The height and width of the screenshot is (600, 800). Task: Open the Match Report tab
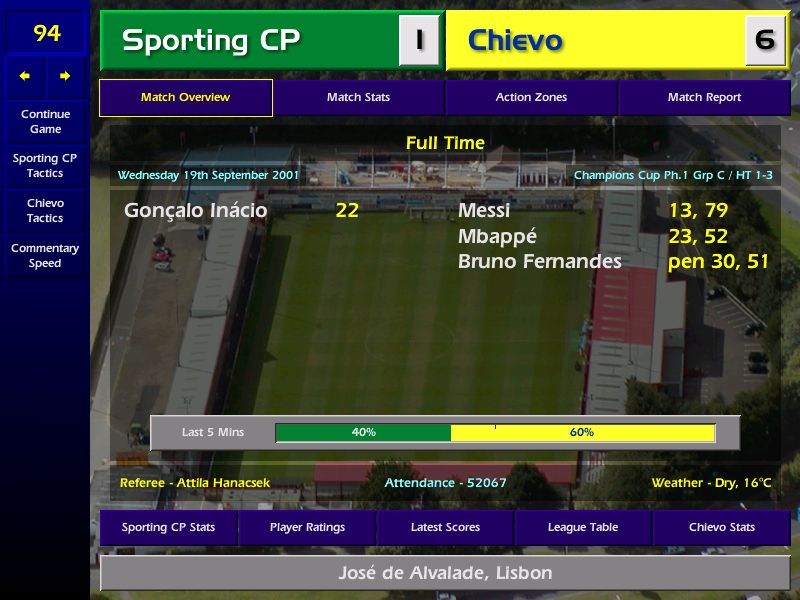pos(704,98)
